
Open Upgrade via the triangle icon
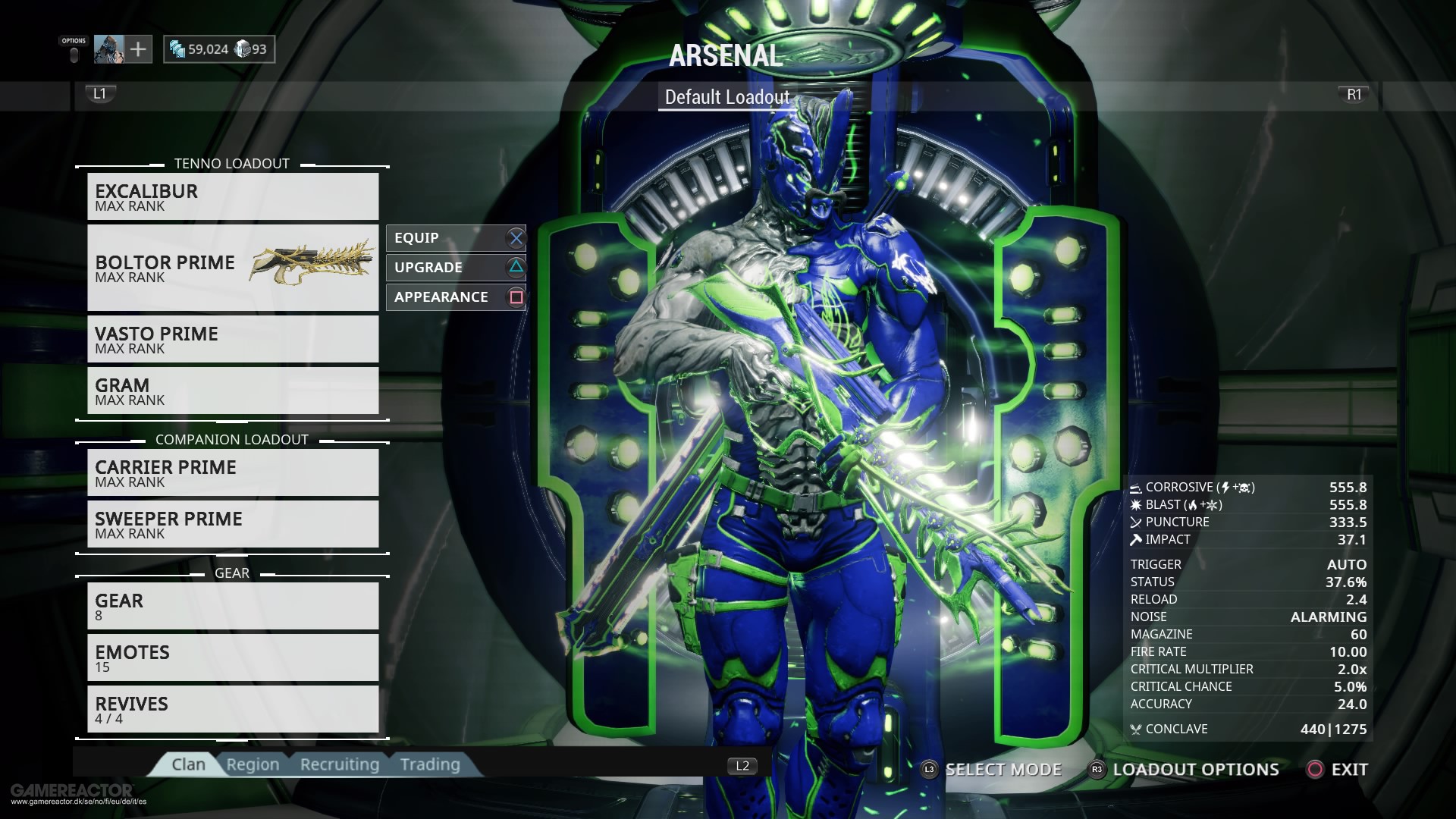[x=515, y=267]
